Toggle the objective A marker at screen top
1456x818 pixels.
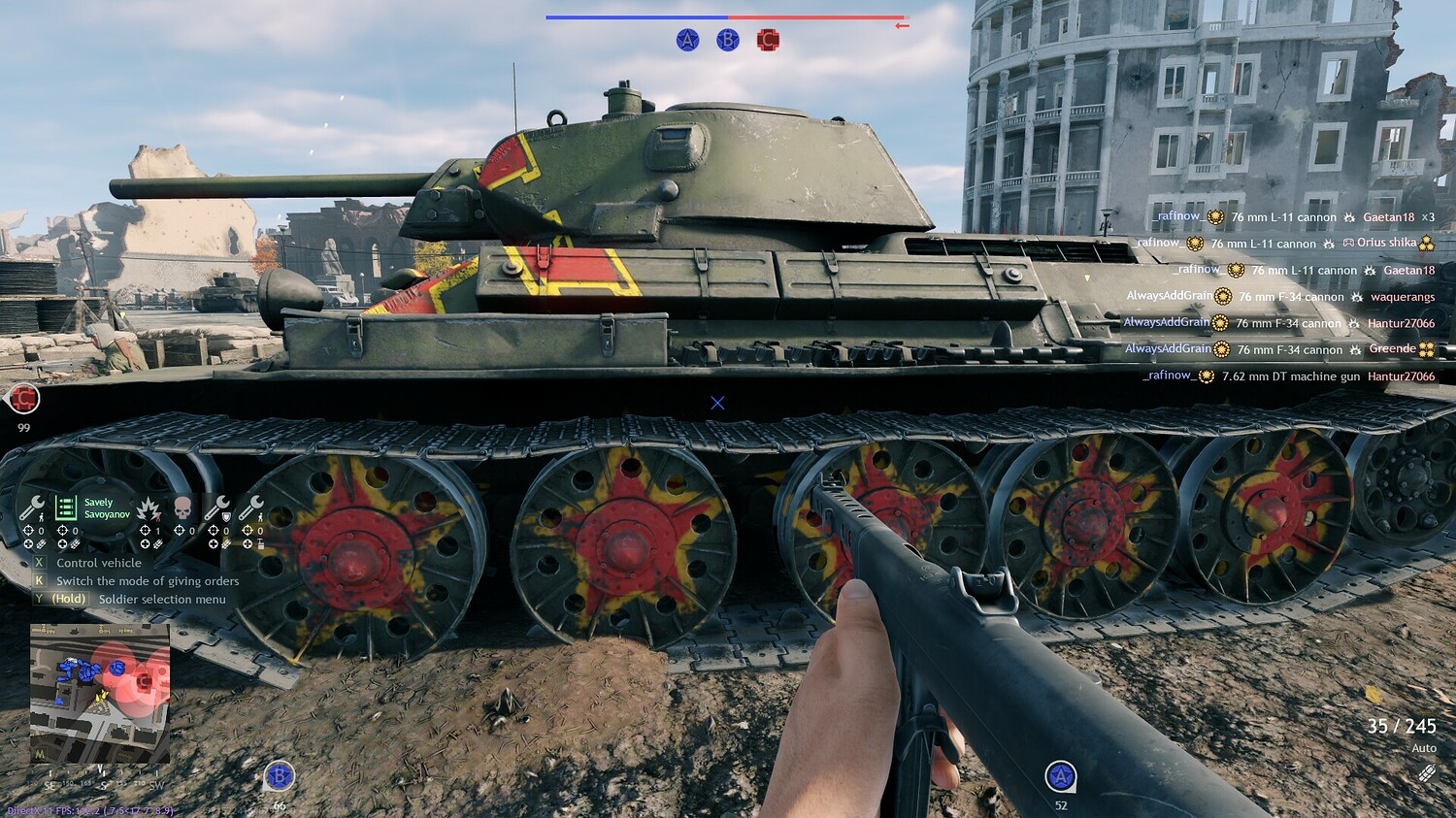pos(687,41)
